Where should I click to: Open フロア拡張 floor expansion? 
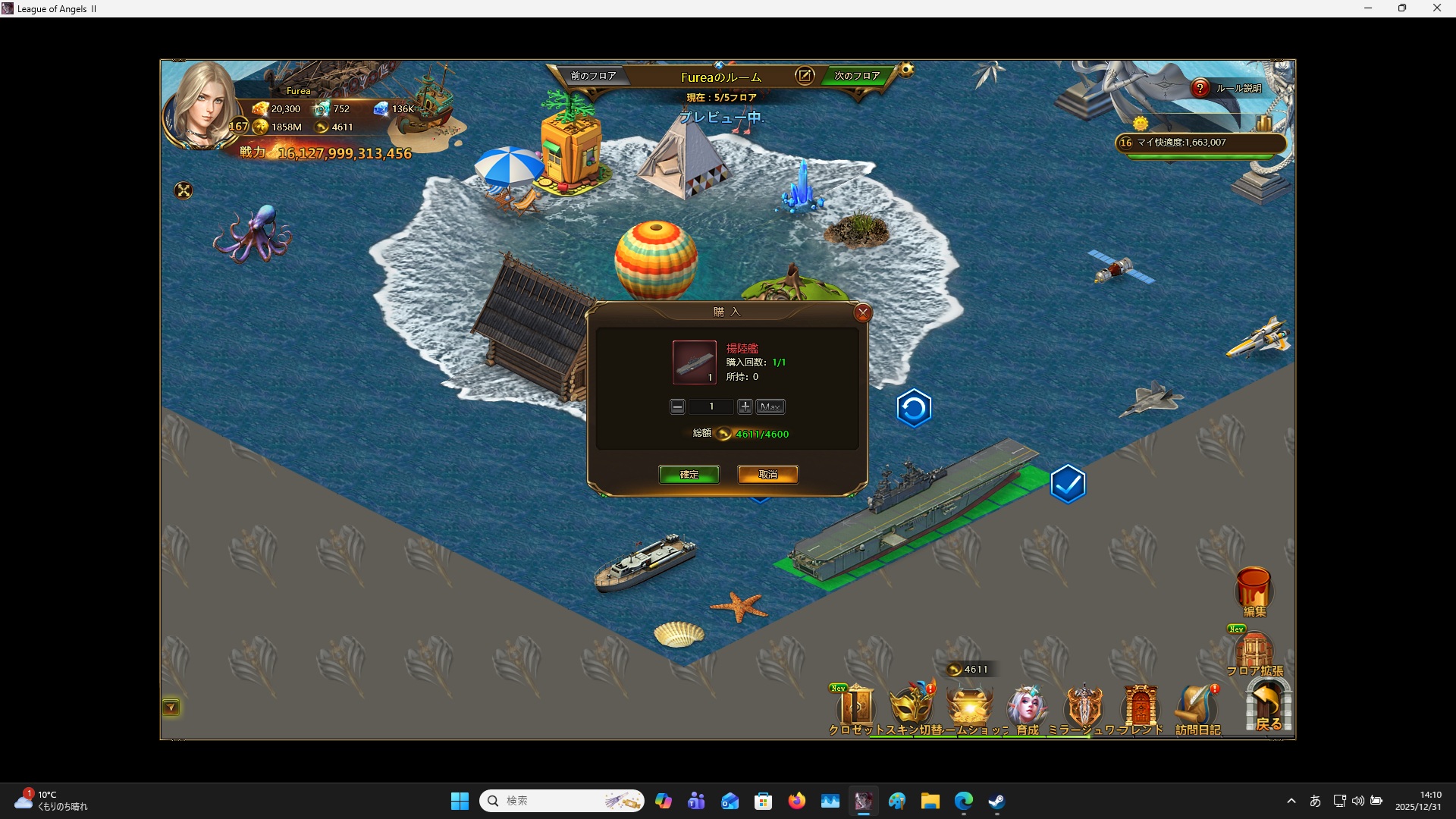[x=1254, y=652]
